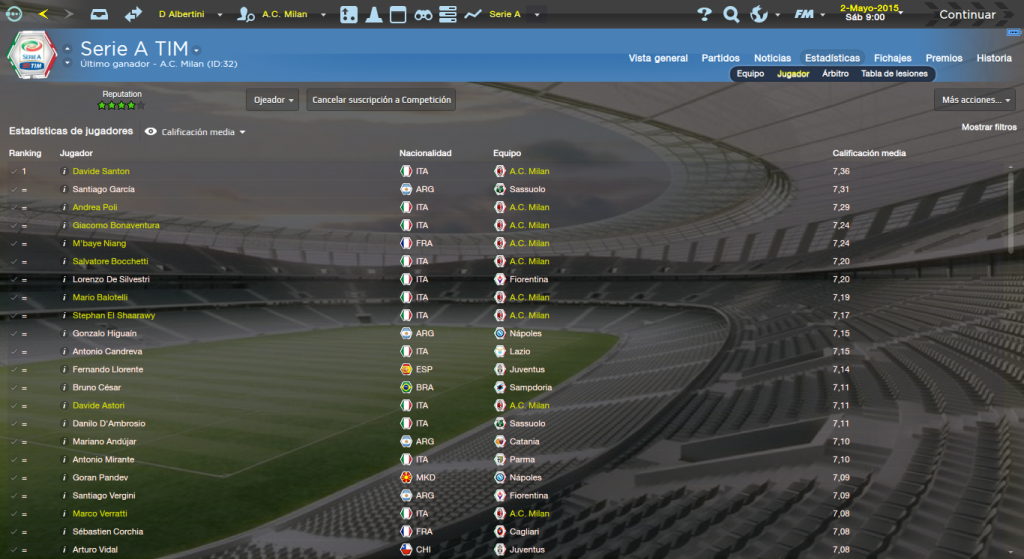Change the Calificación media stat dropdown
The image size is (1024, 559).
point(202,131)
